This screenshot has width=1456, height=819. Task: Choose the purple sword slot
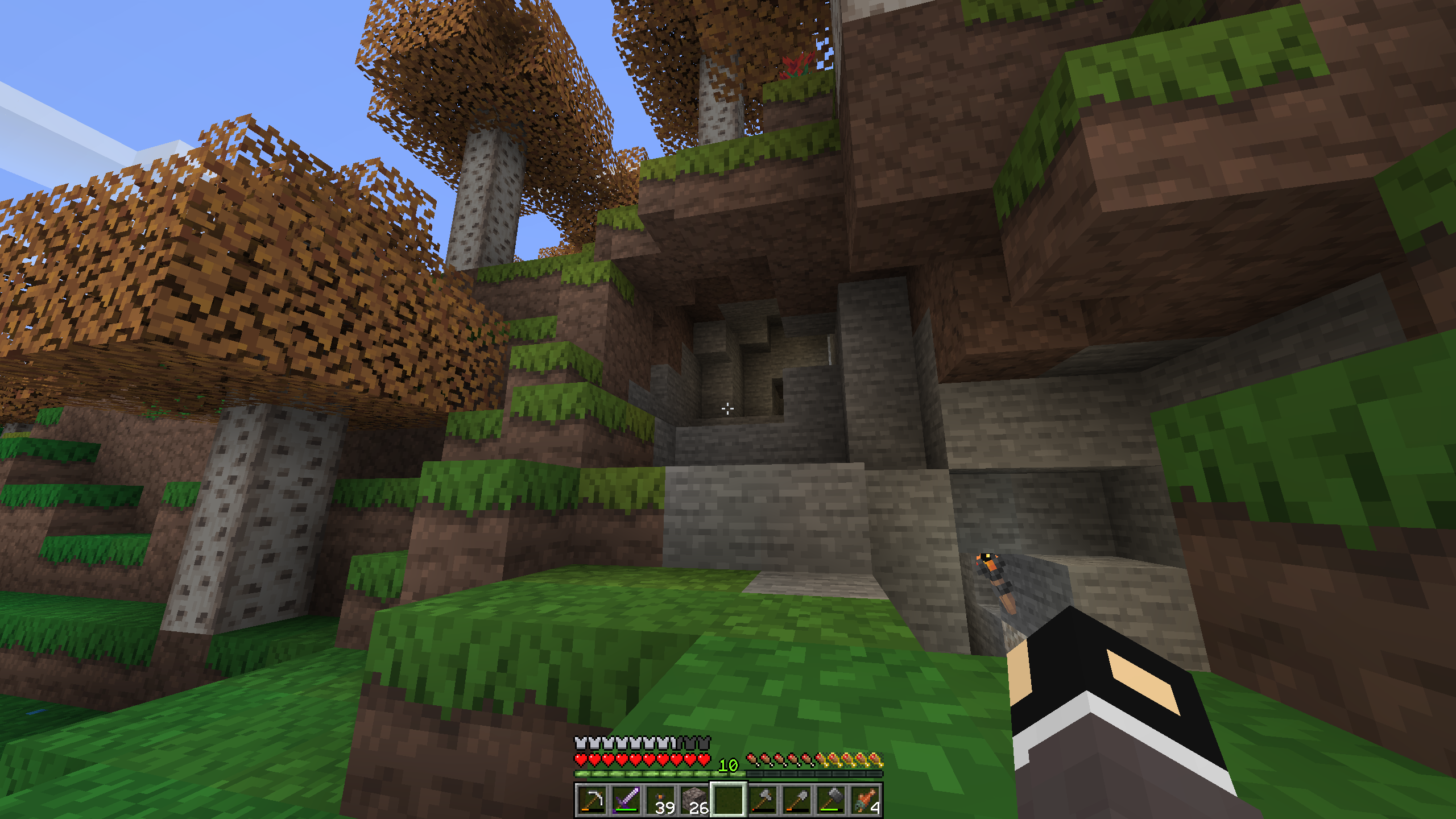[x=626, y=800]
